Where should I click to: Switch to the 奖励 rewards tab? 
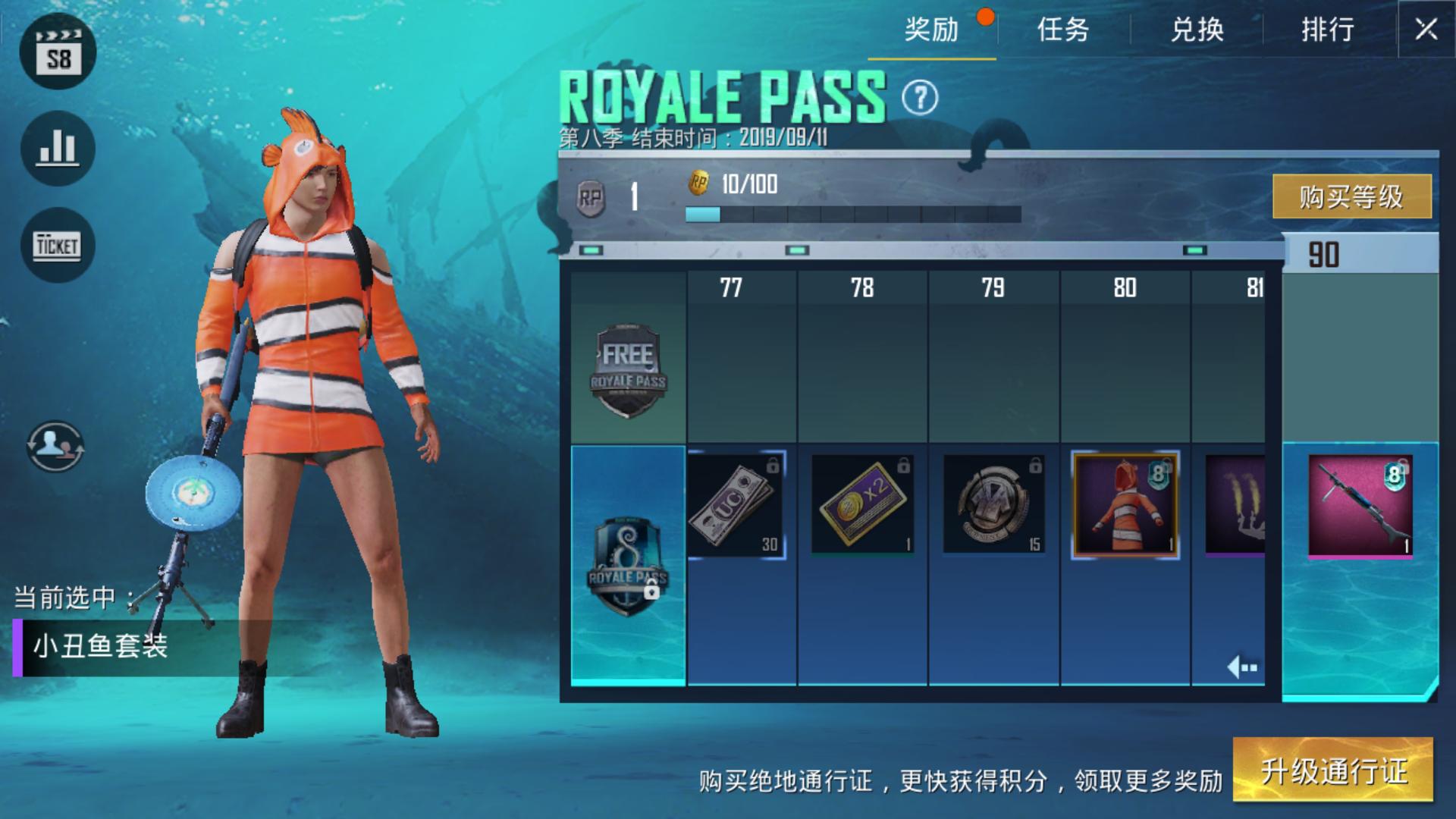931,30
